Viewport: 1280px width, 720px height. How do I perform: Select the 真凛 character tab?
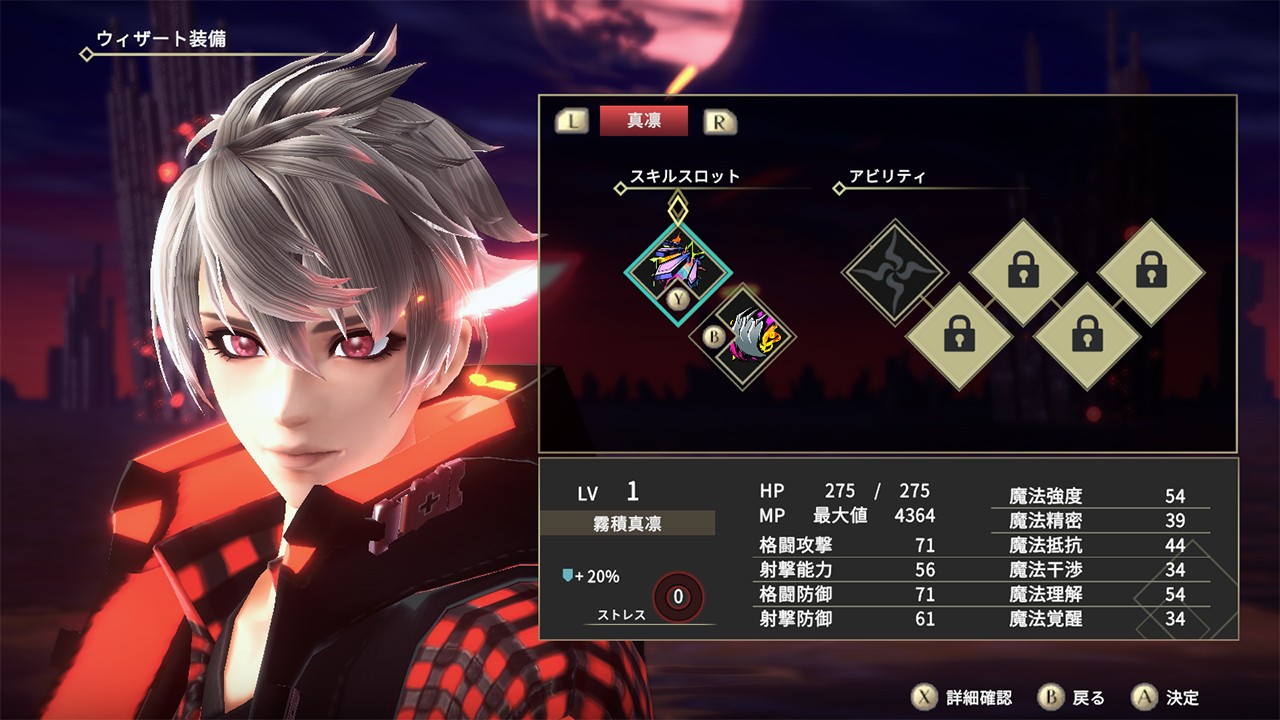pyautogui.click(x=644, y=121)
